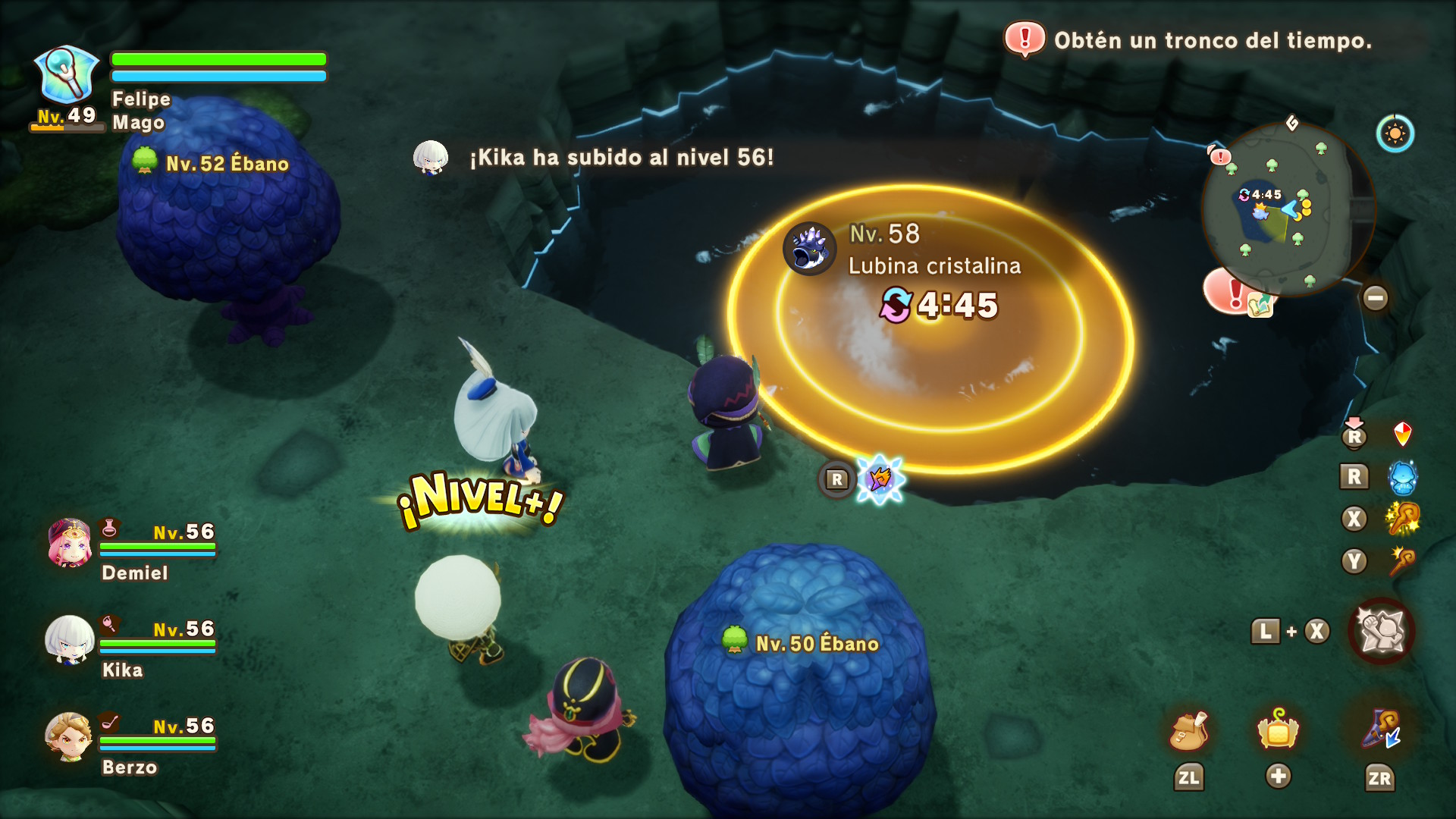Select party member Kika's portrait

point(70,640)
